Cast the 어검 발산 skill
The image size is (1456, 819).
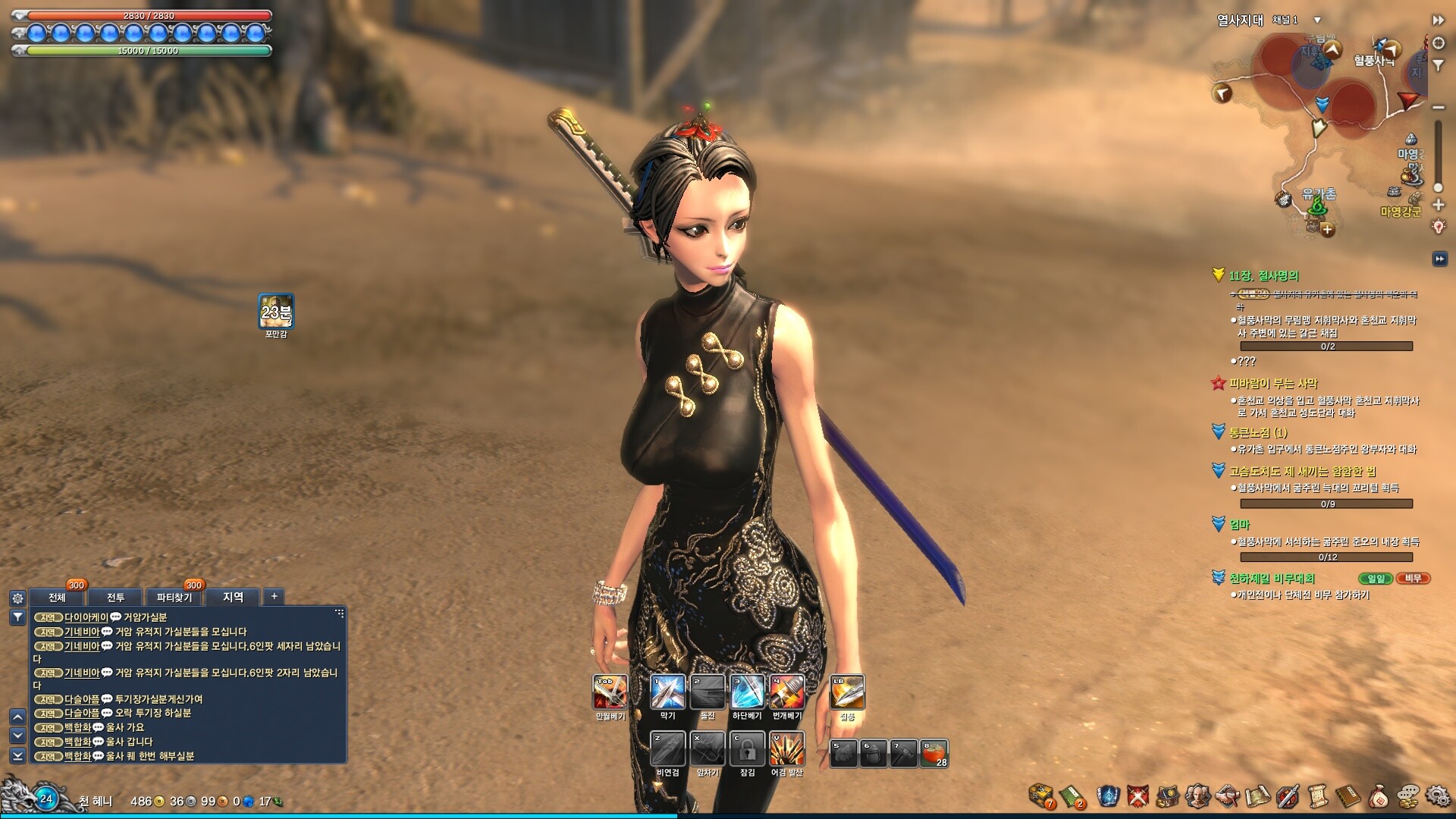(x=787, y=749)
